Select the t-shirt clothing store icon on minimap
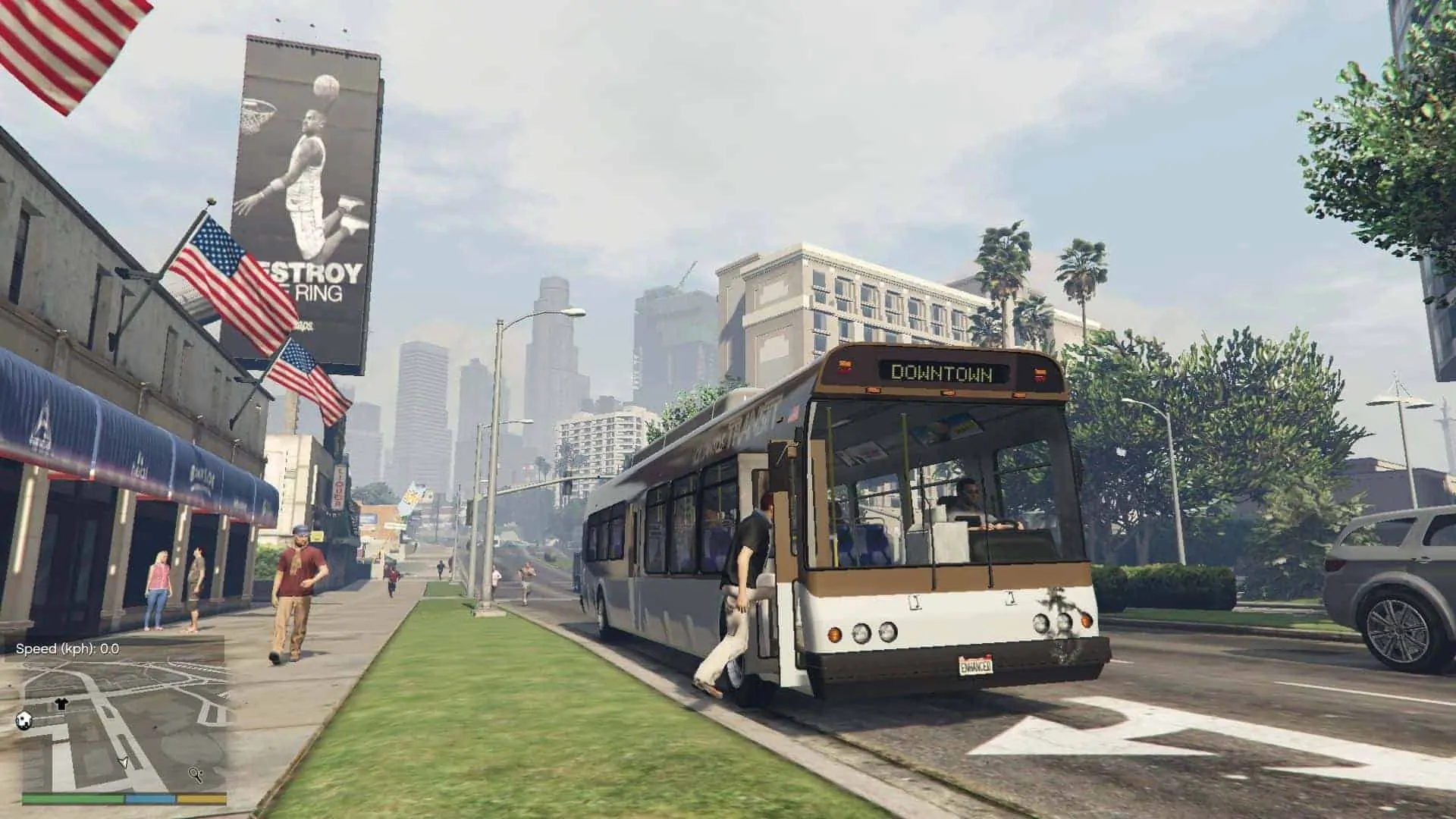1456x819 pixels. [62, 704]
